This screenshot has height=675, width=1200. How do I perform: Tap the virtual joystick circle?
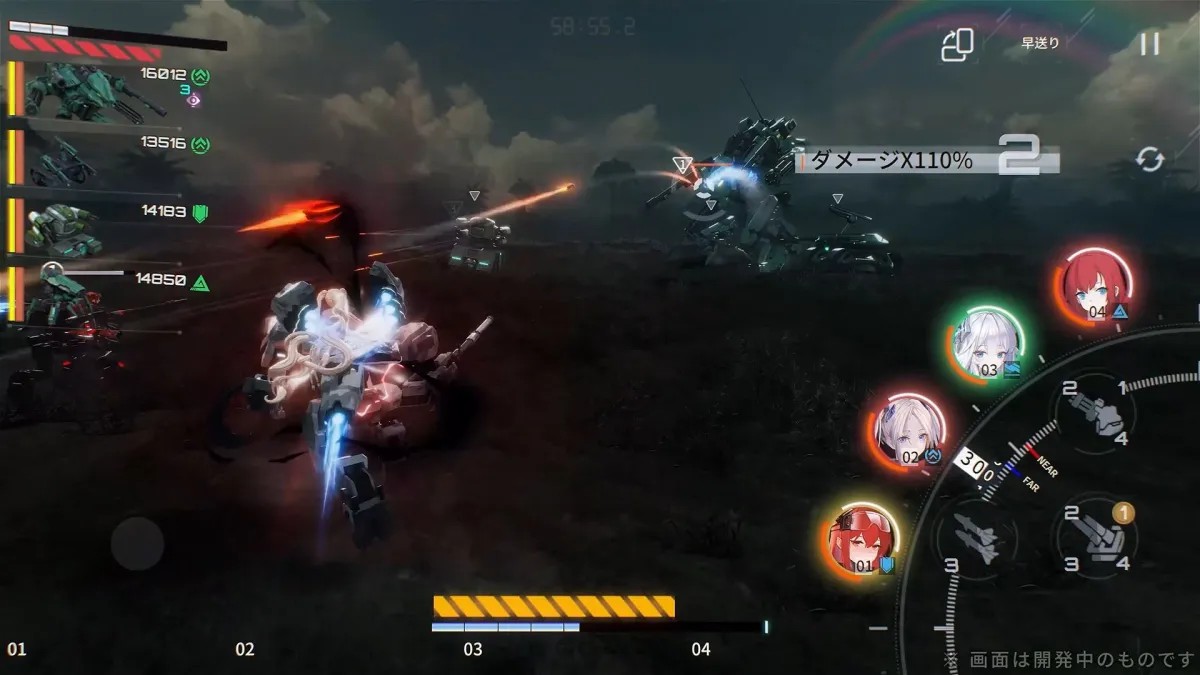137,544
